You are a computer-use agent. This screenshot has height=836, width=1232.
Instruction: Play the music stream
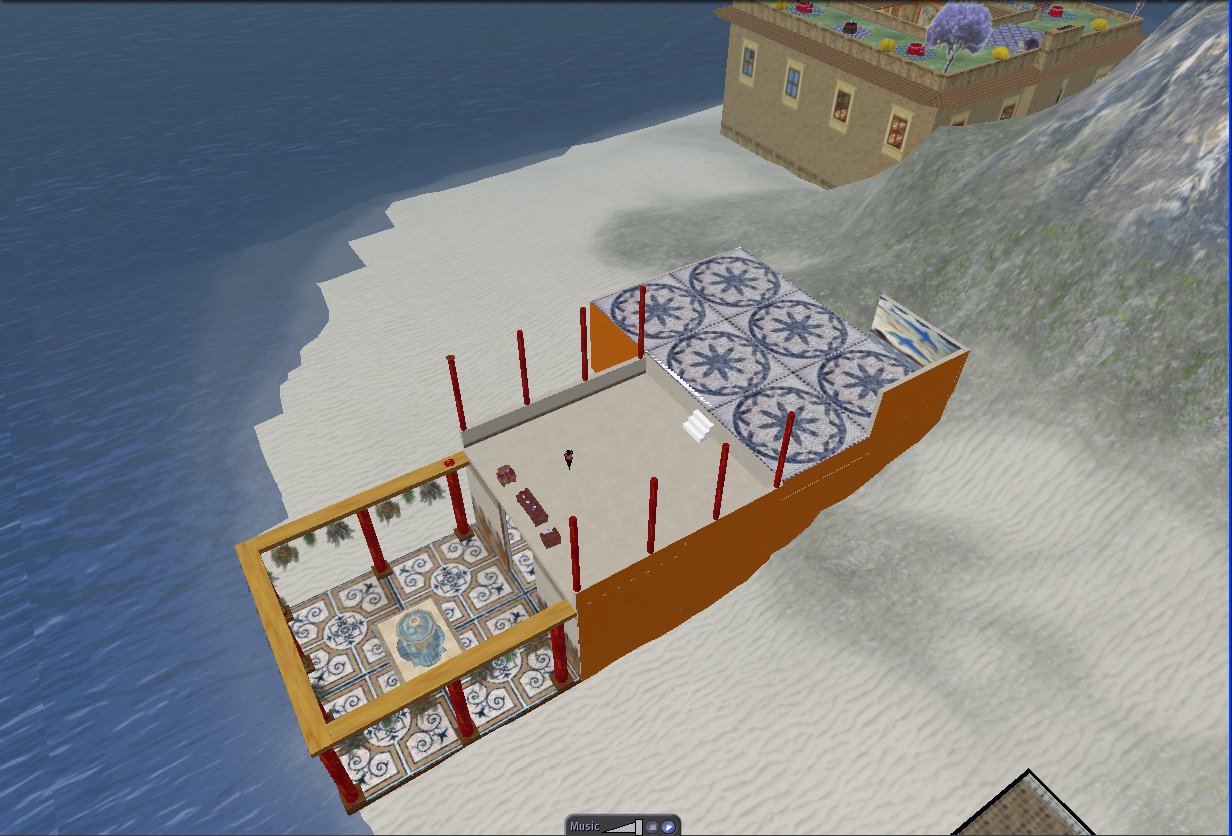(x=668, y=827)
